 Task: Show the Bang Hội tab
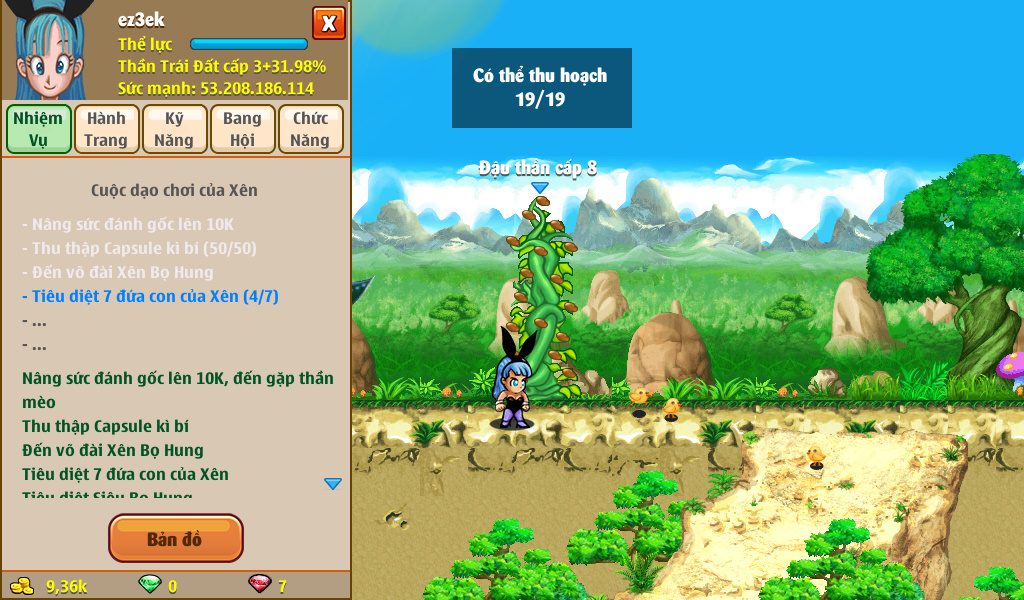coord(242,129)
